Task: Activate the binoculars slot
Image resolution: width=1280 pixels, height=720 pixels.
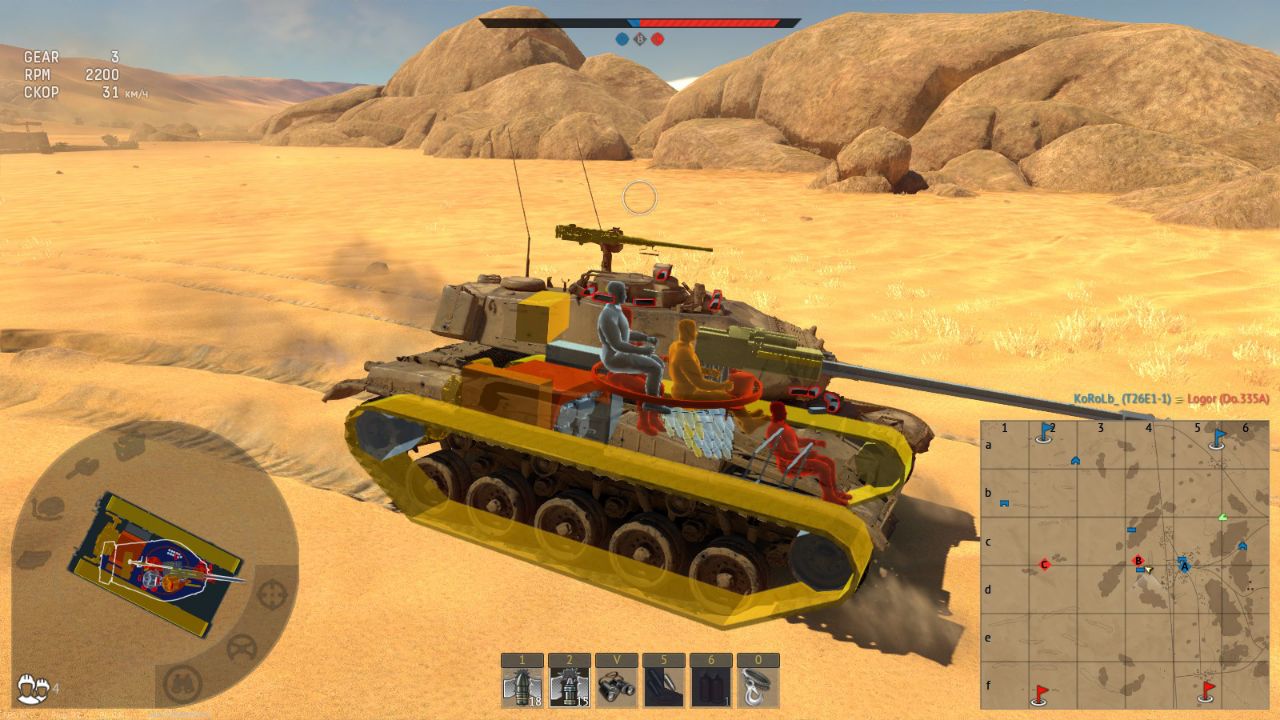Action: pyautogui.click(x=616, y=688)
